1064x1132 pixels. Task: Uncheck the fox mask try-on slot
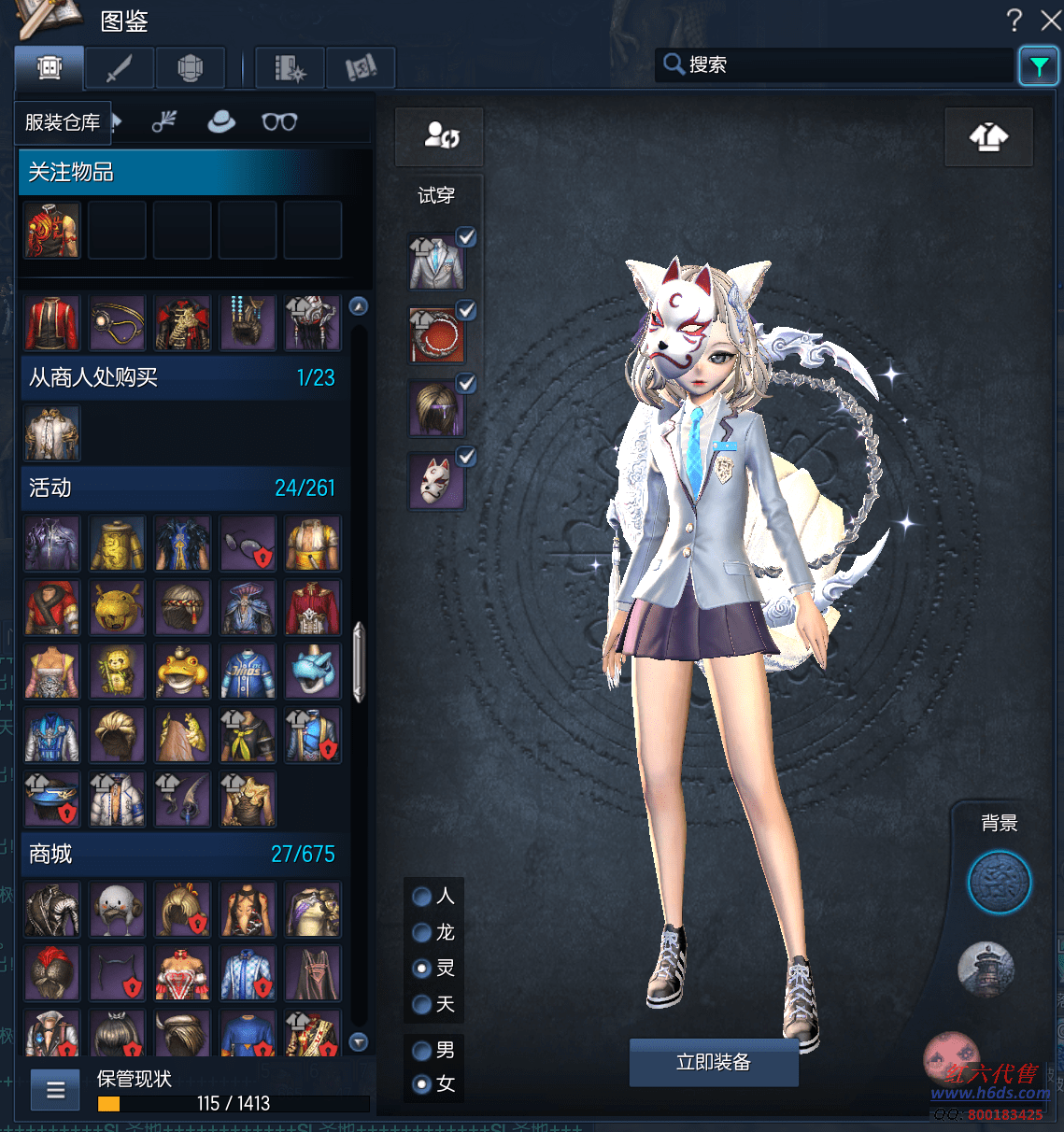click(x=466, y=456)
